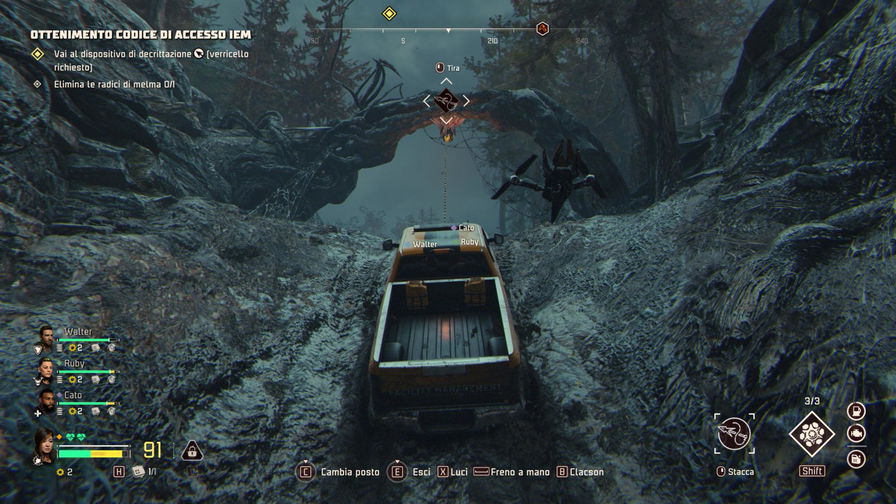Open the 'Ottenimento codice di accesso IEM' mission tracker
Image resolution: width=896 pixels, height=504 pixels.
pyautogui.click(x=140, y=34)
